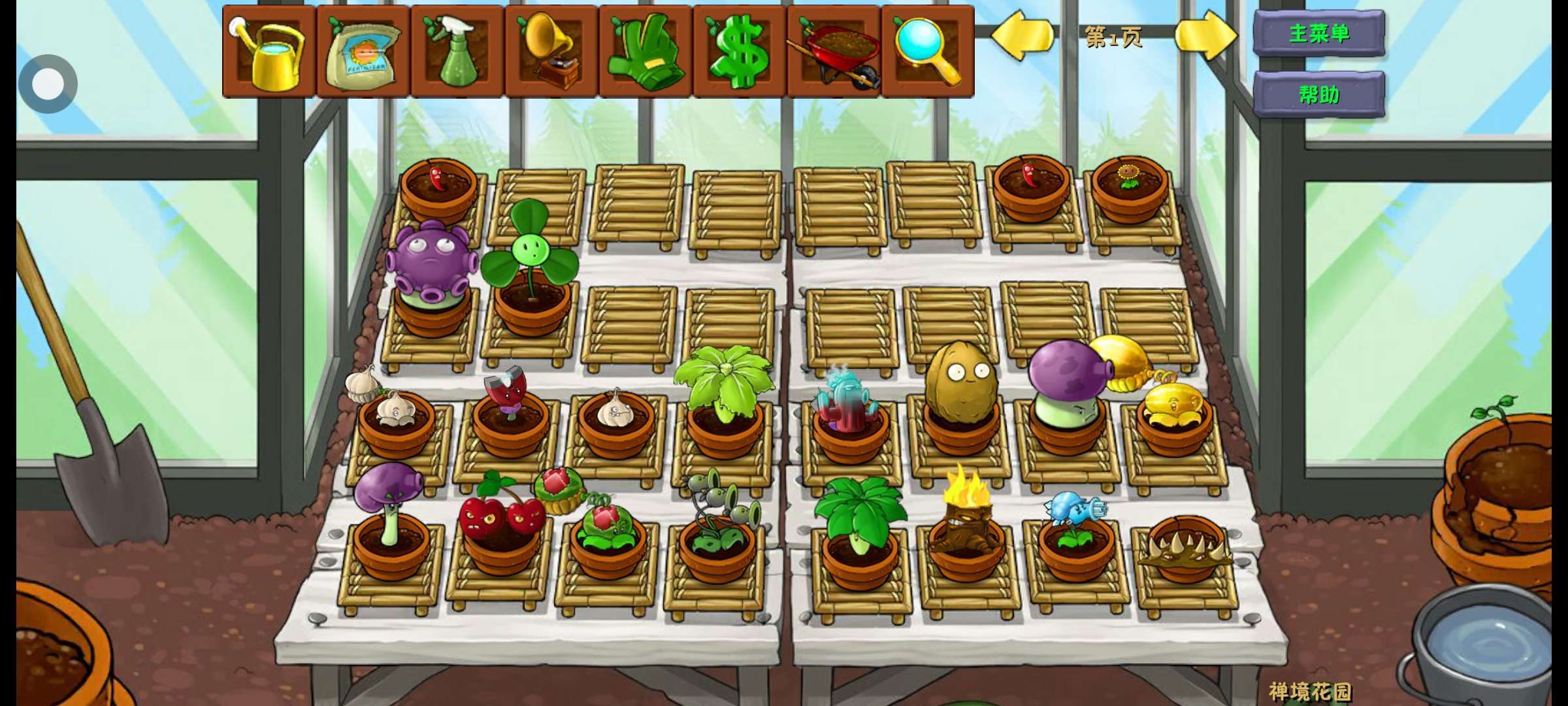Activate the dollar sign sell tool
The image size is (1568, 706).
[740, 52]
